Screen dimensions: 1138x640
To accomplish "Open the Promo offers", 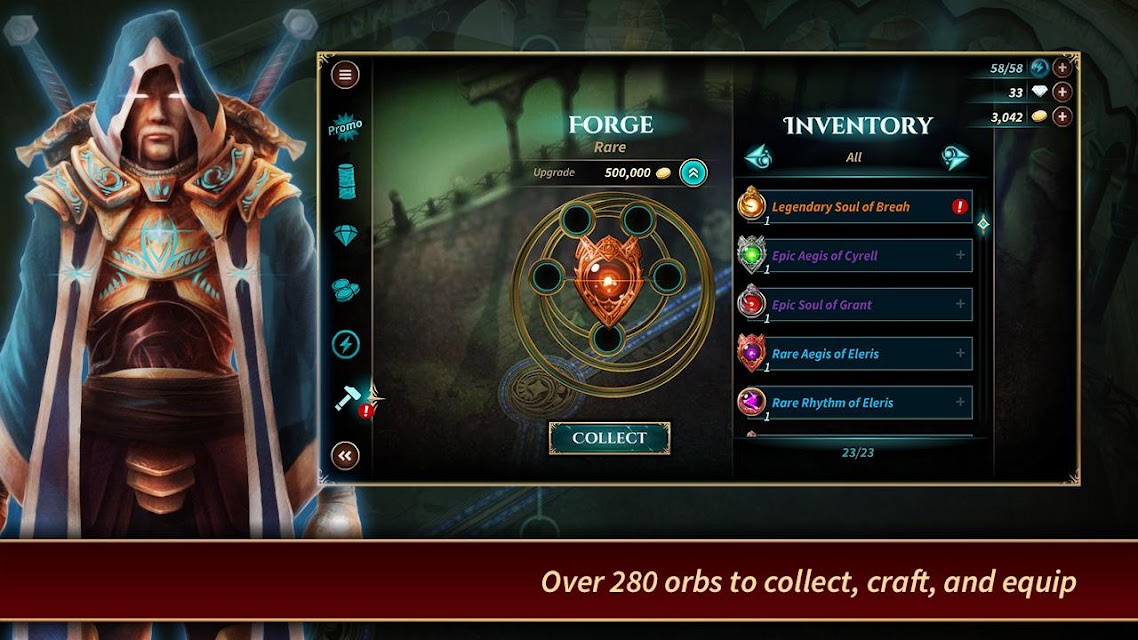I will [345, 128].
